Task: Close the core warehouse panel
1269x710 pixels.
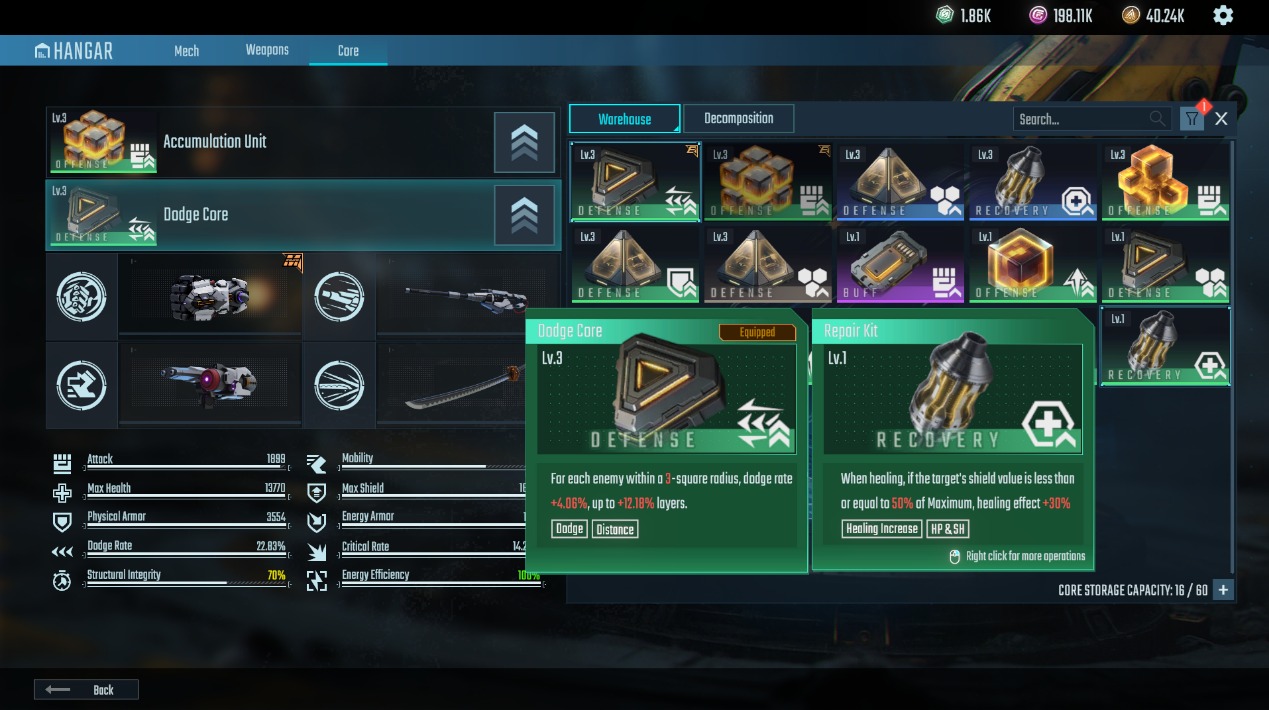Action: click(1221, 119)
